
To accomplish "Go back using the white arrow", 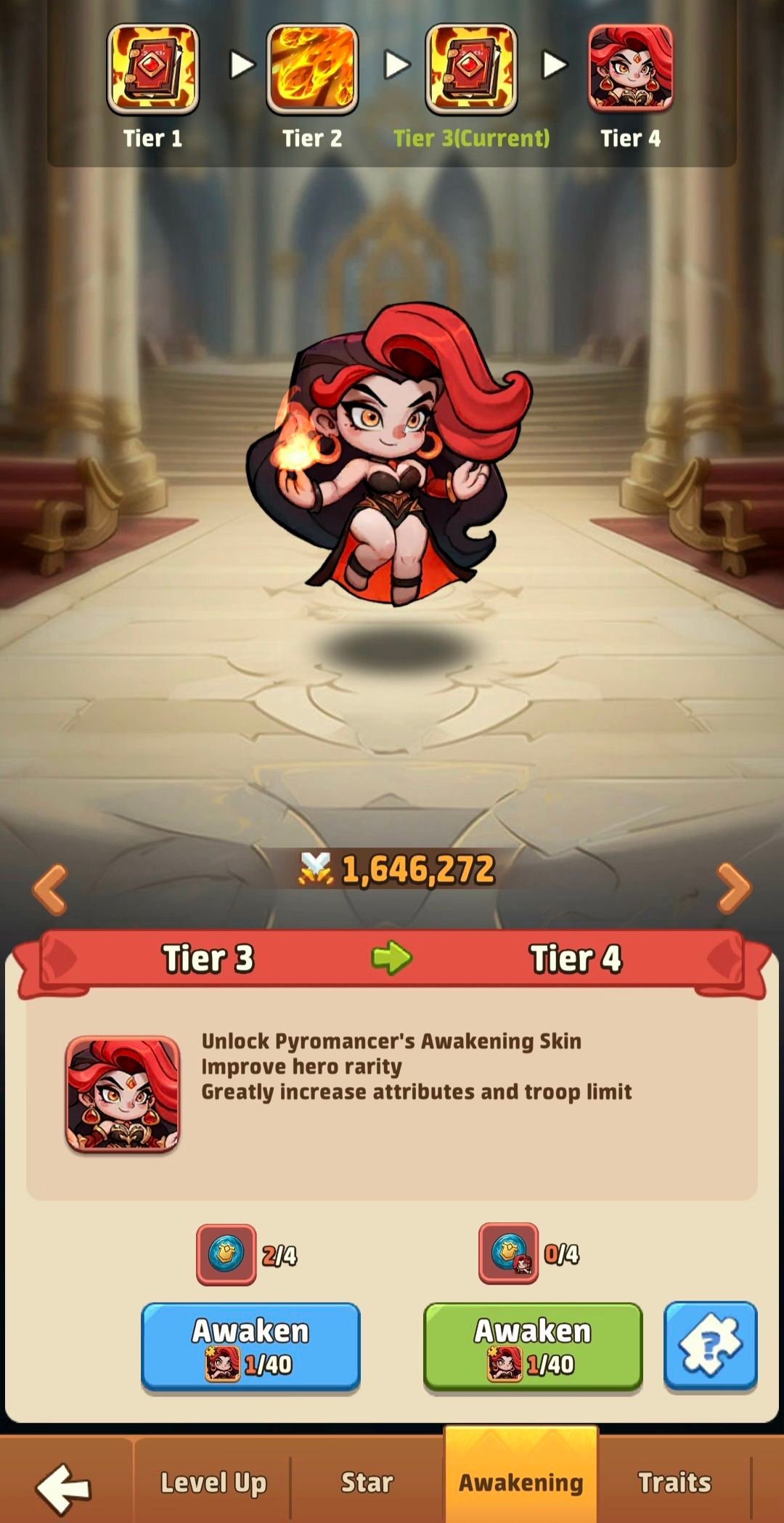I will [64, 1487].
